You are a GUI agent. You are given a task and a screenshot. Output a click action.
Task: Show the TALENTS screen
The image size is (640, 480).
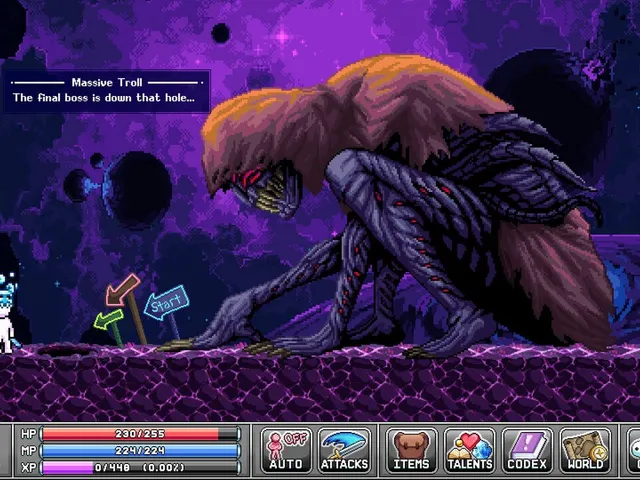click(x=469, y=450)
